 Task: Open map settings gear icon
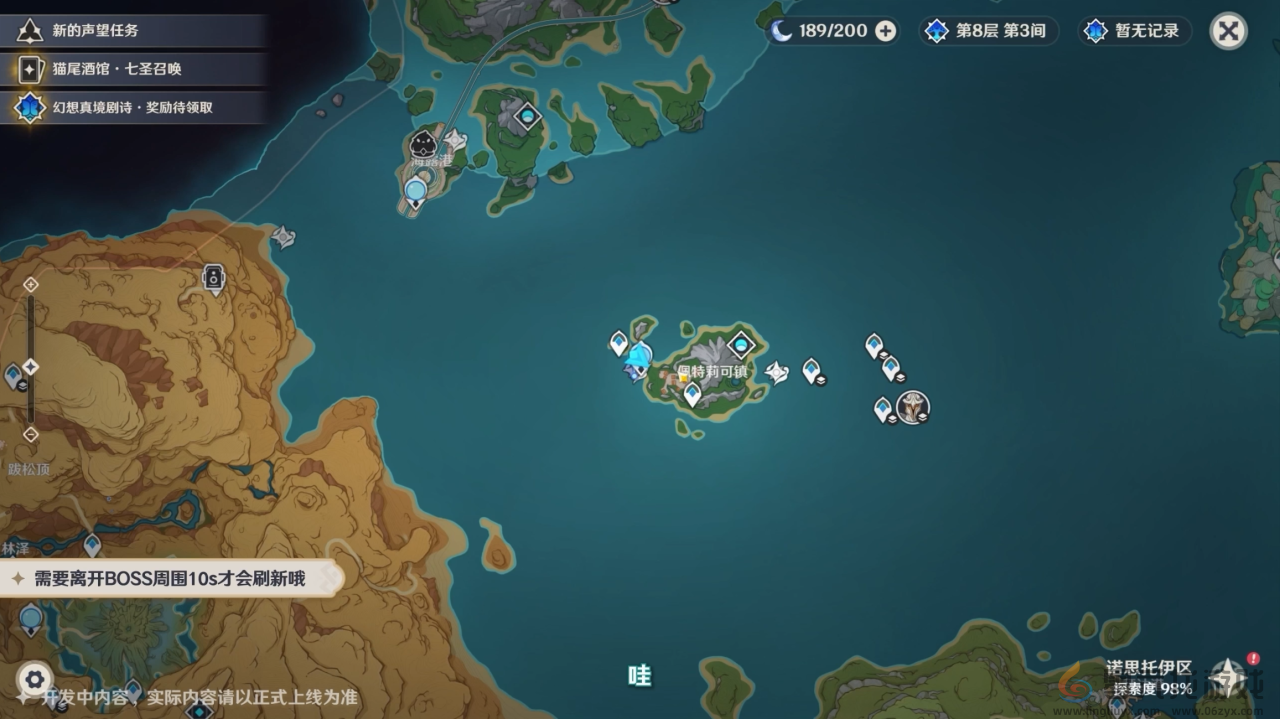(34, 680)
